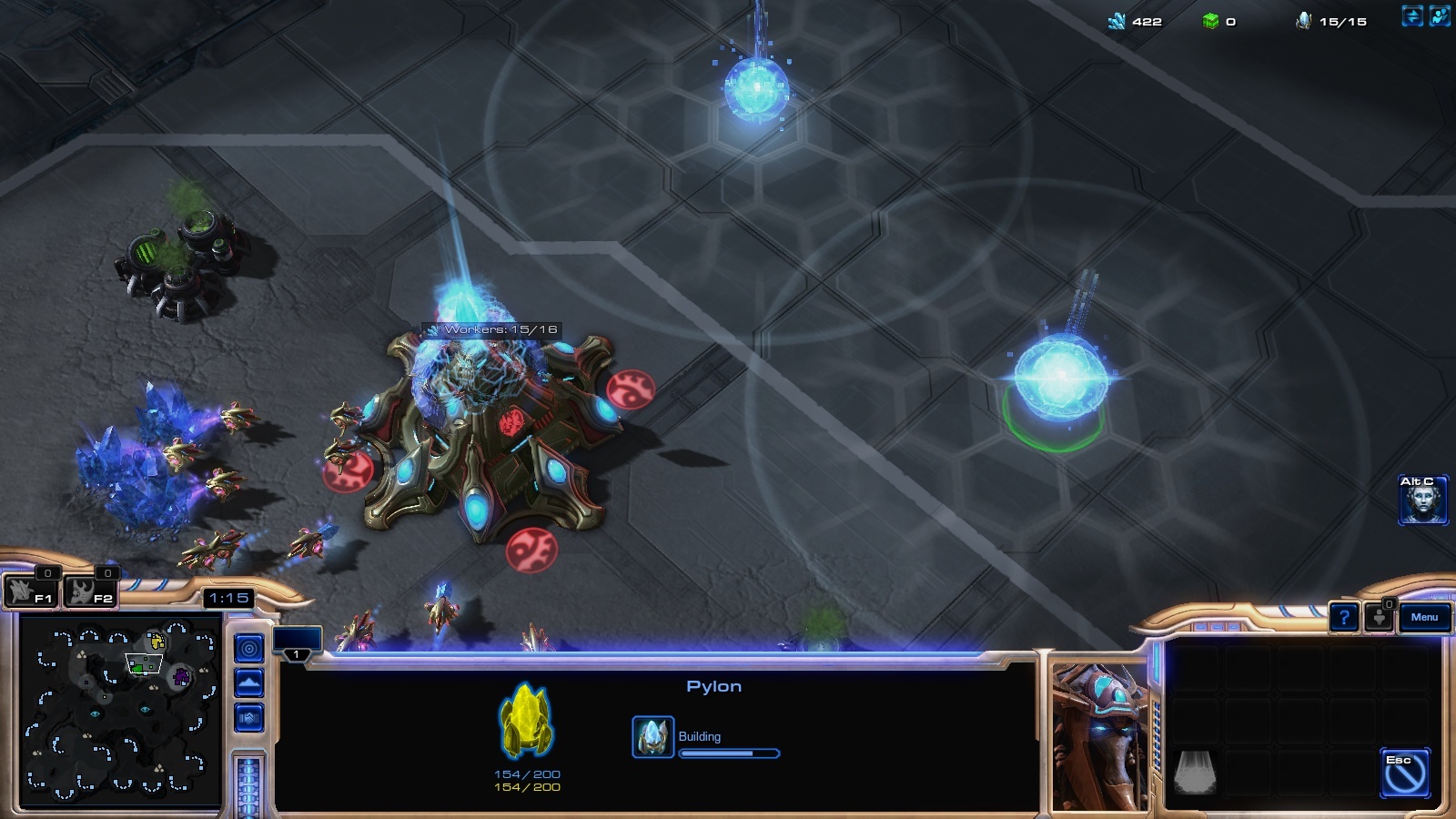This screenshot has width=1456, height=819.
Task: Click the Cancel button in command card
Action: point(1405,773)
